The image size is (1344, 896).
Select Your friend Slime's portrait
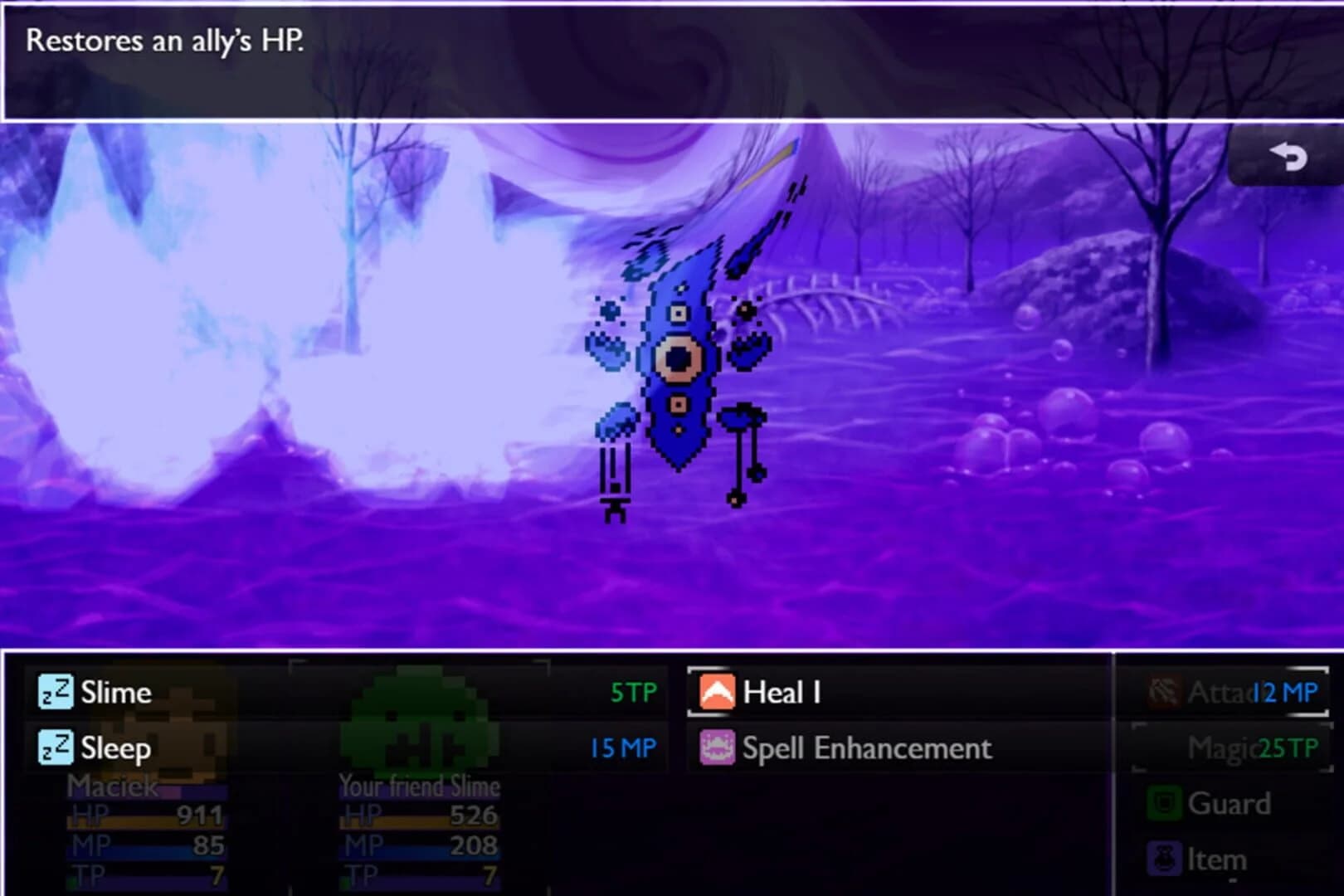point(415,730)
